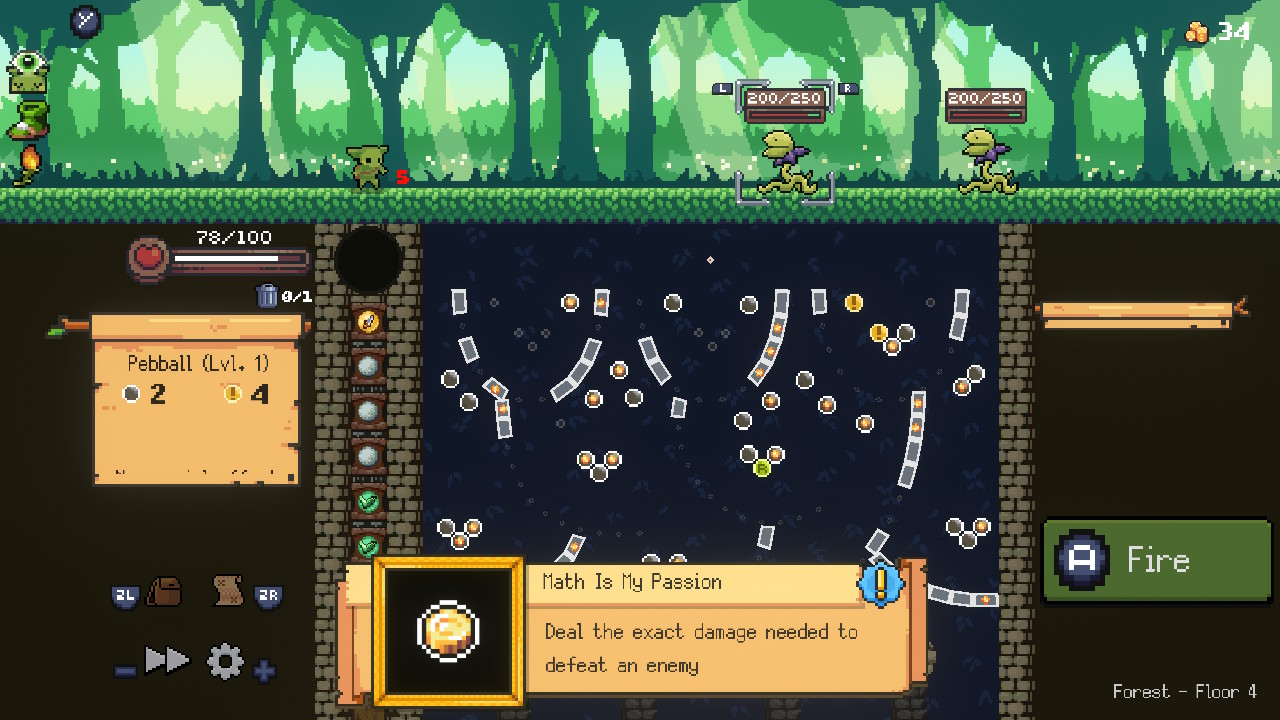Inspect the flaming torch relic
Viewport: 1280px width, 720px height.
click(28, 164)
